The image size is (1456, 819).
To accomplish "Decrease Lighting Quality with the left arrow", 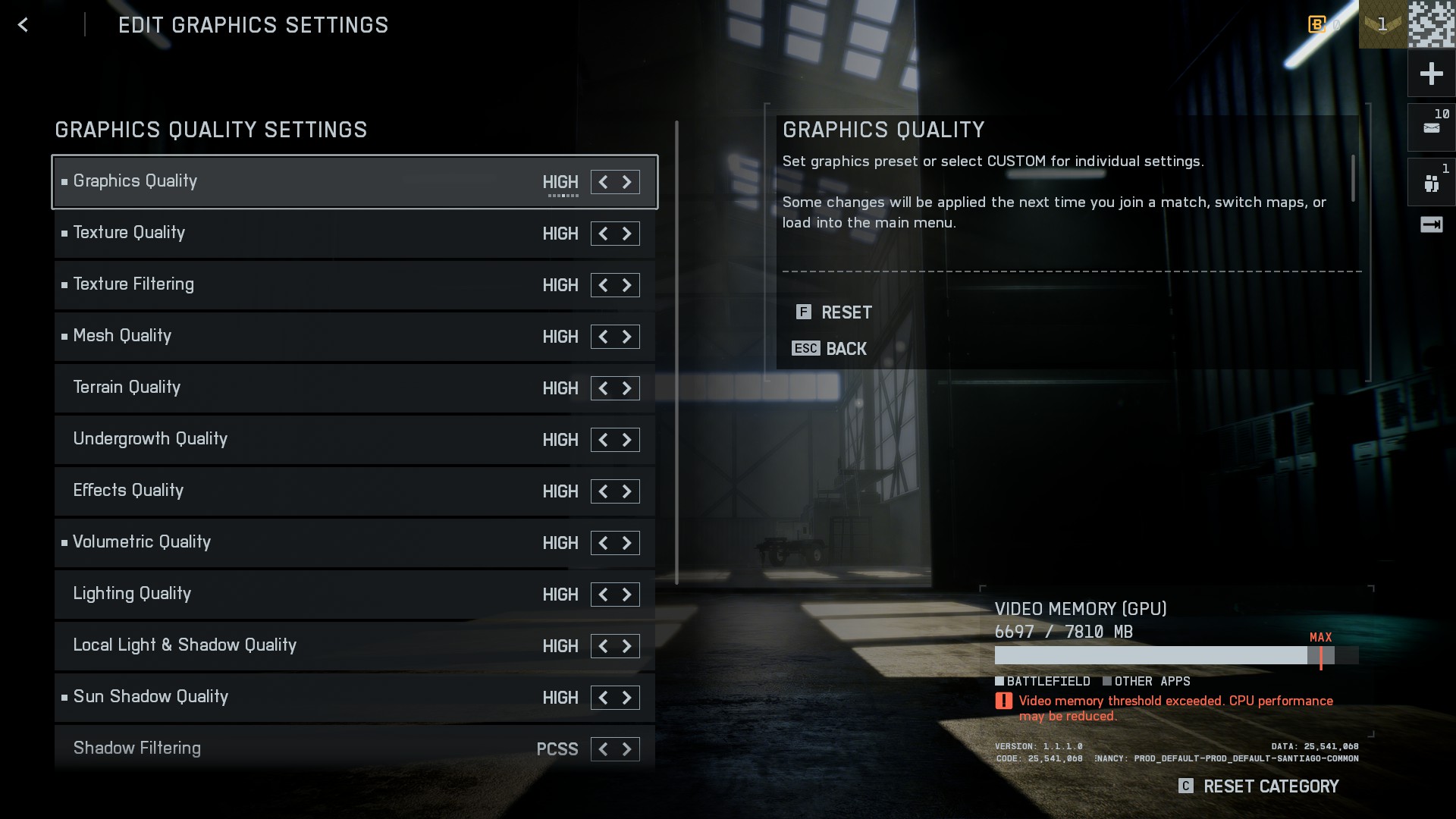I will tap(603, 595).
